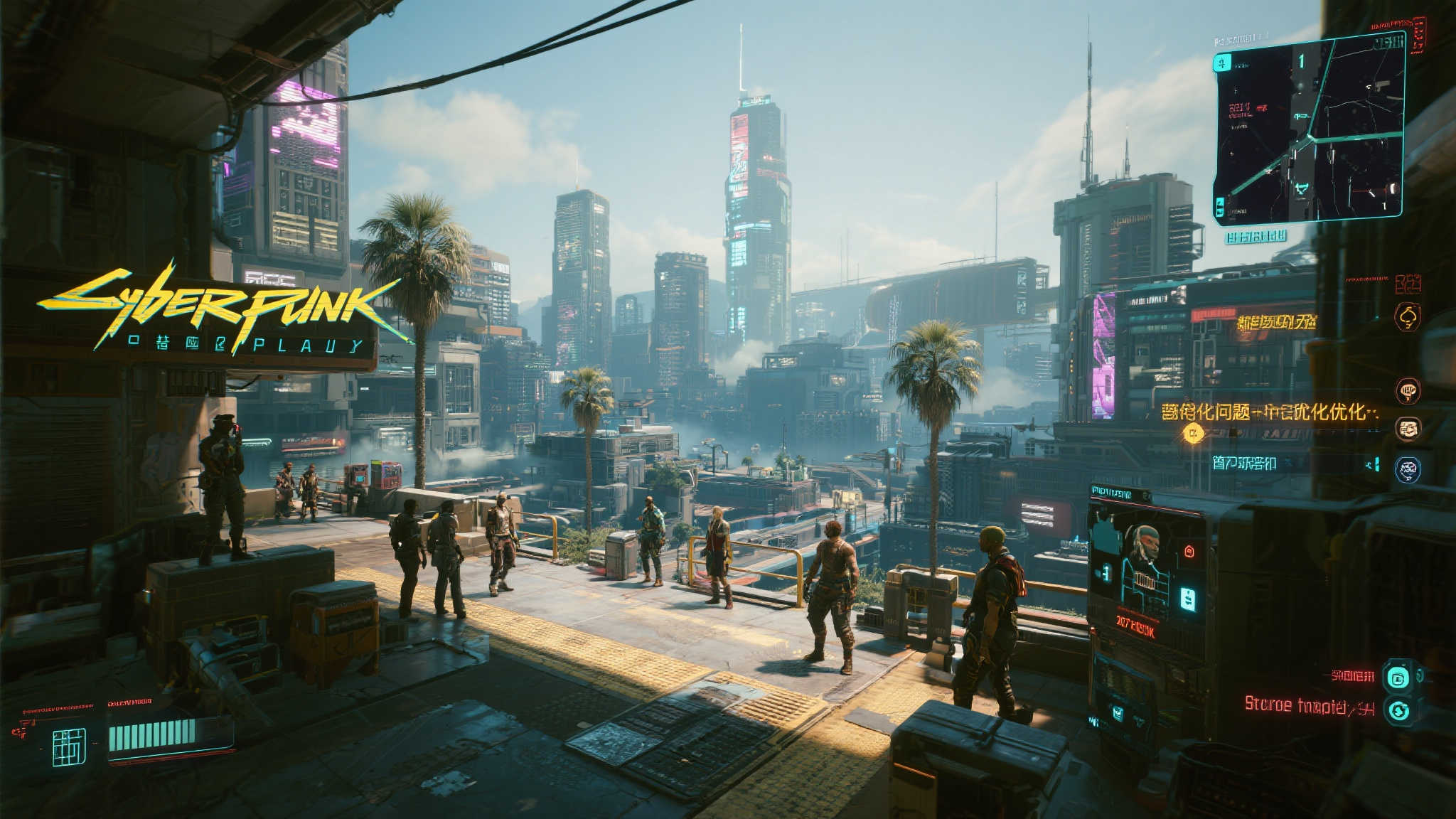Viewport: 1456px width, 819px height.
Task: Select the yellow diamond objective marker
Action: (1194, 432)
